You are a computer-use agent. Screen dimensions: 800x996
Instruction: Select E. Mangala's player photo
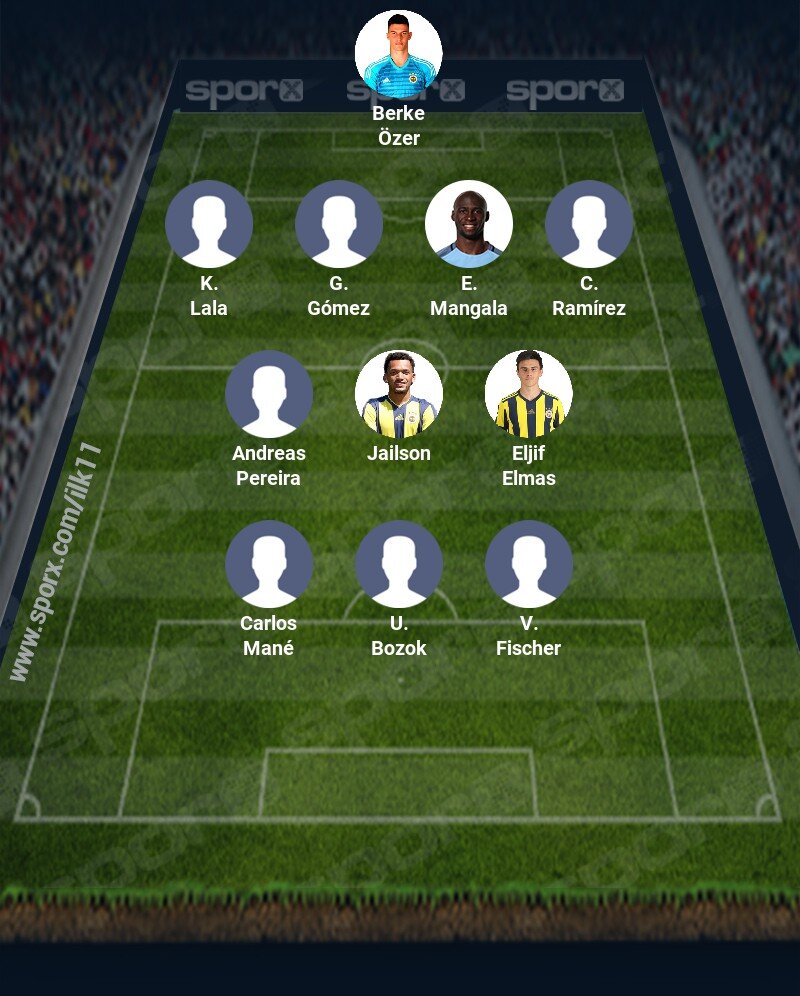pyautogui.click(x=469, y=224)
